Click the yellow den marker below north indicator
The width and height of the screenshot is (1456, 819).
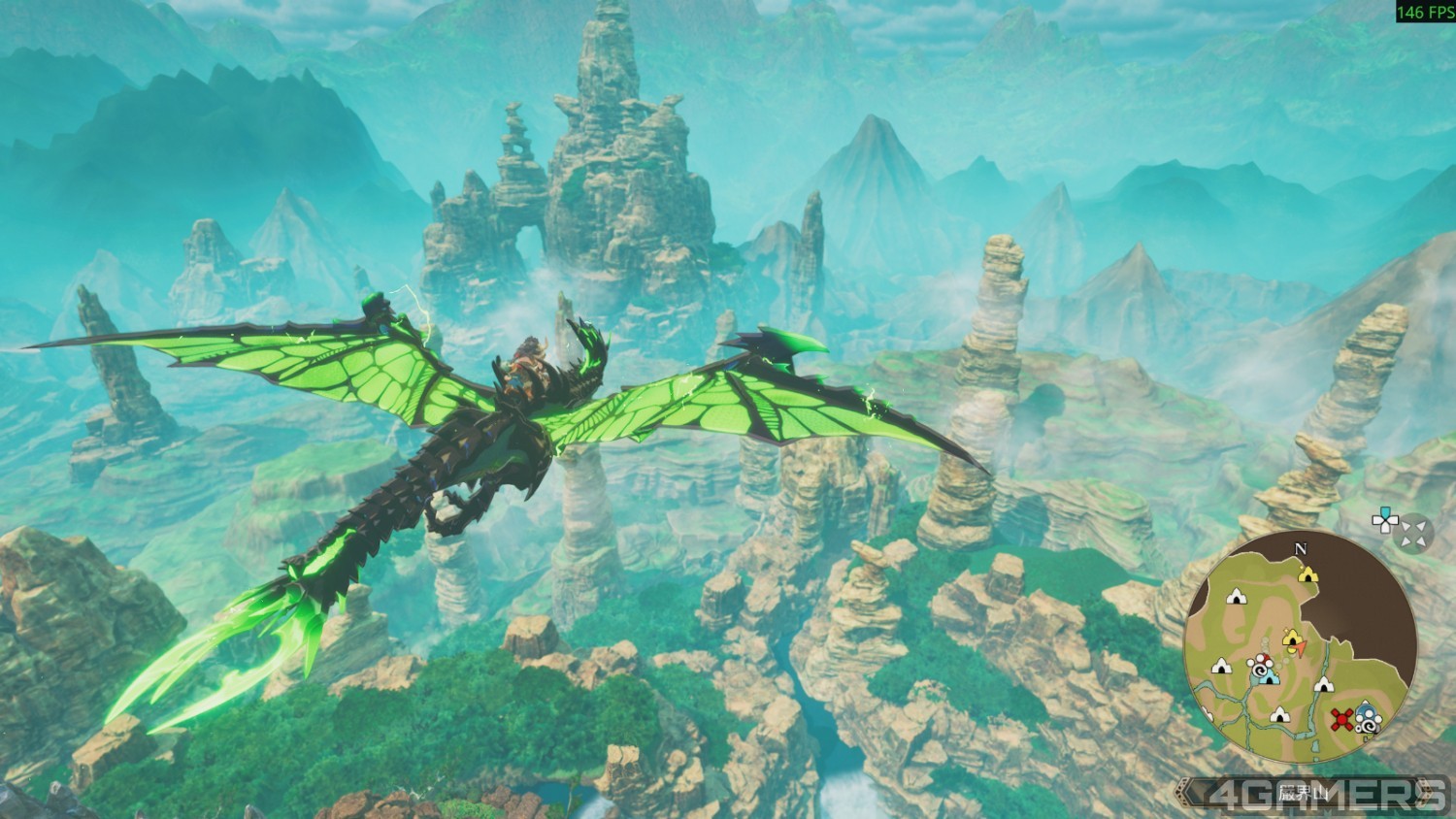1307,573
